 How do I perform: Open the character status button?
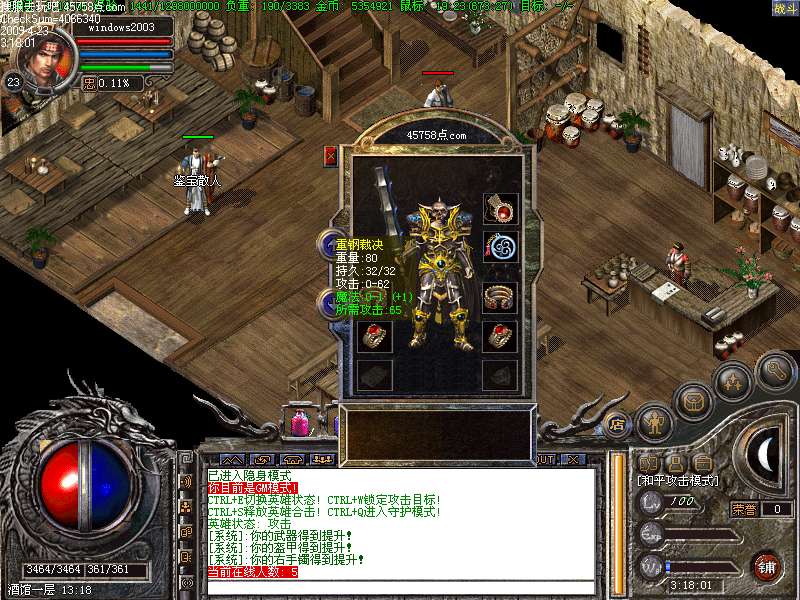pos(655,422)
